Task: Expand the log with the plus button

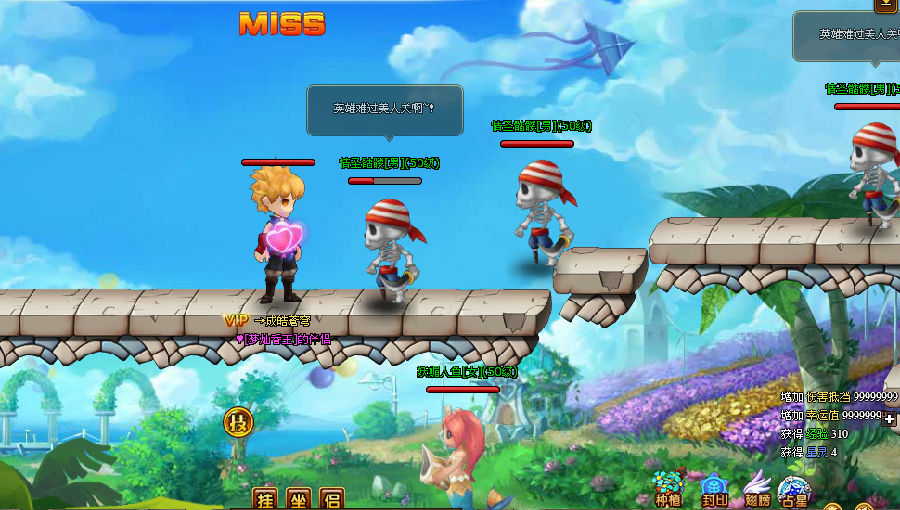Action: (889, 420)
